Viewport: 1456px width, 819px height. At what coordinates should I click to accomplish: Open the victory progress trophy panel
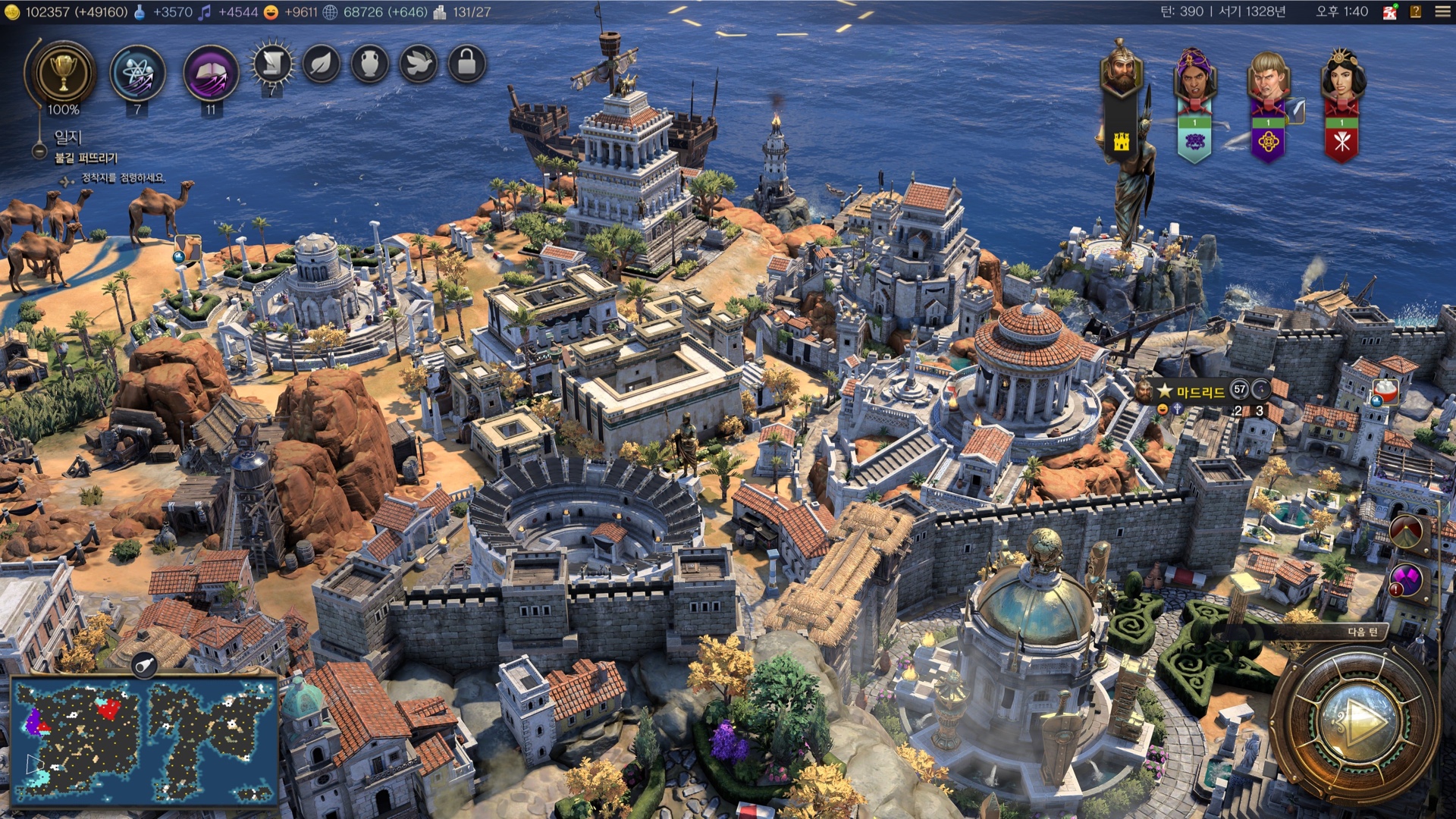(64, 73)
